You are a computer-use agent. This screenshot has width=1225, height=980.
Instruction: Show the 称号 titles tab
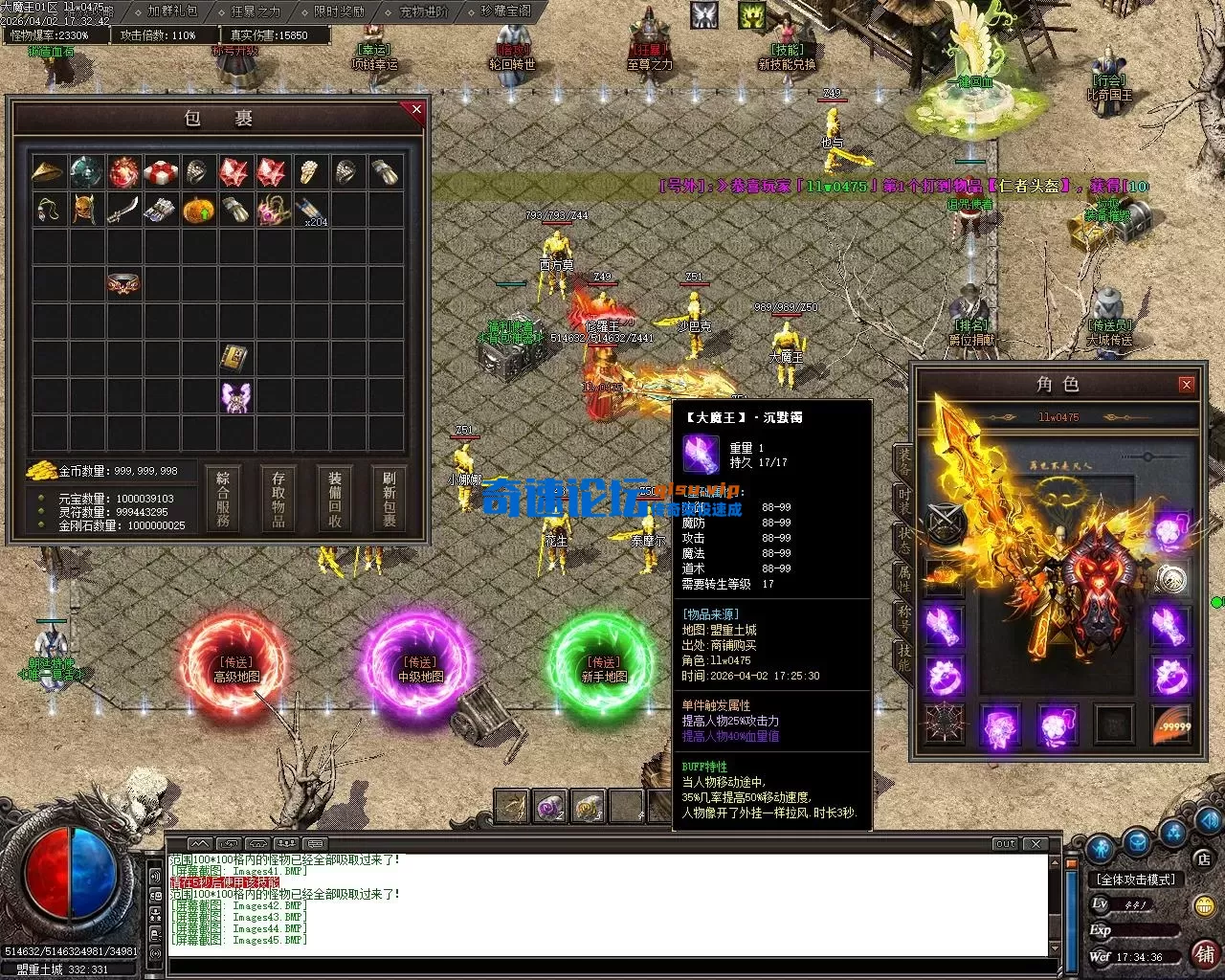click(904, 617)
